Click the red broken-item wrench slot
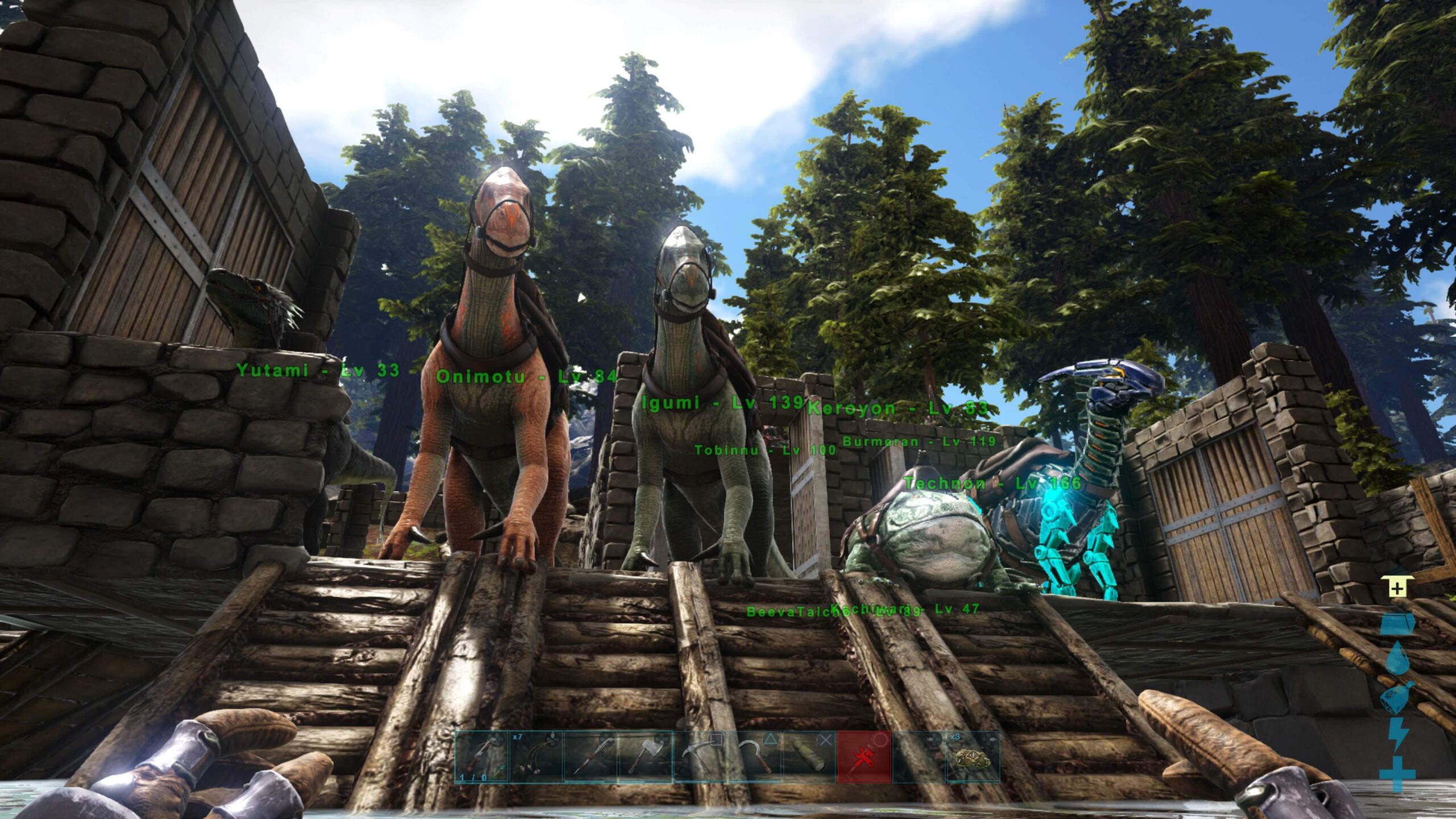The width and height of the screenshot is (1456, 819). click(x=864, y=757)
